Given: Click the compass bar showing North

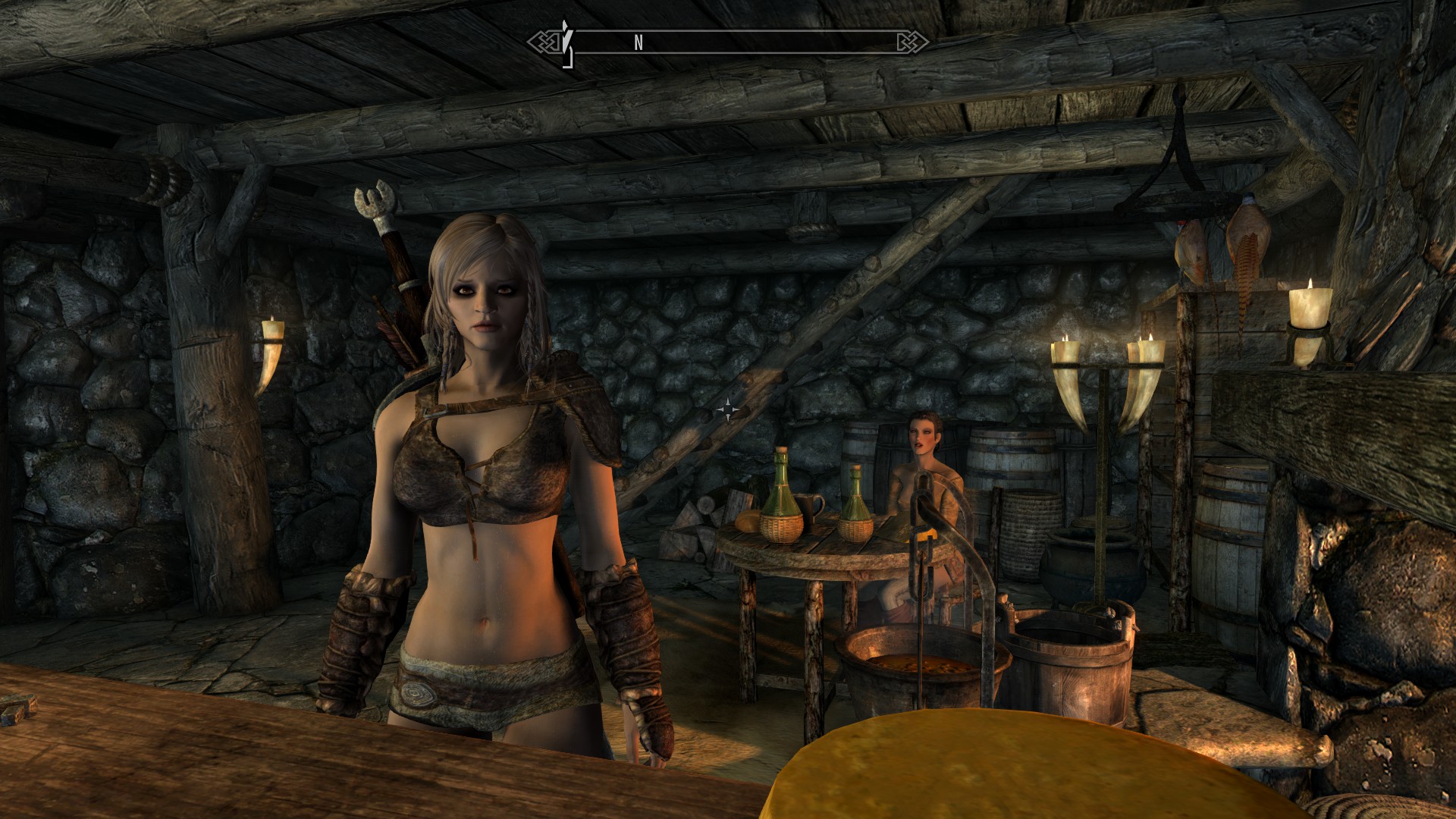Looking at the screenshot, I should (728, 42).
